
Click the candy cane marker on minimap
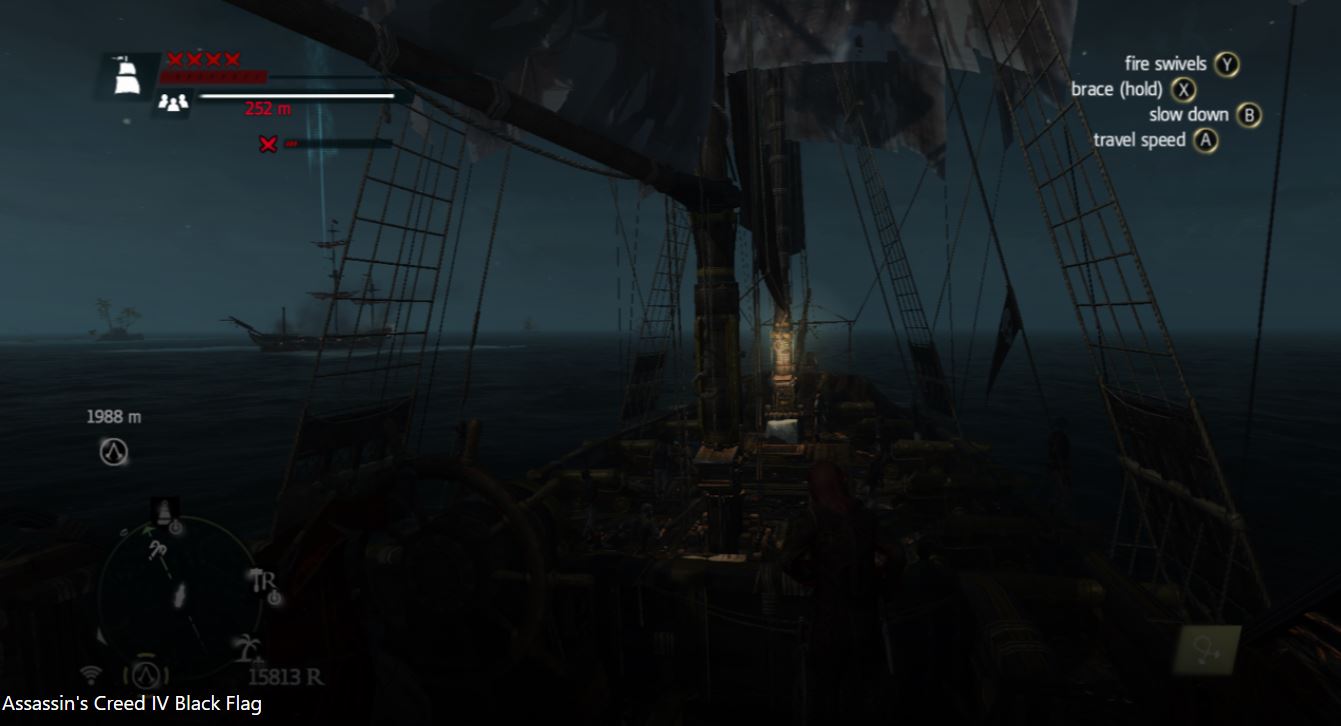pos(157,549)
